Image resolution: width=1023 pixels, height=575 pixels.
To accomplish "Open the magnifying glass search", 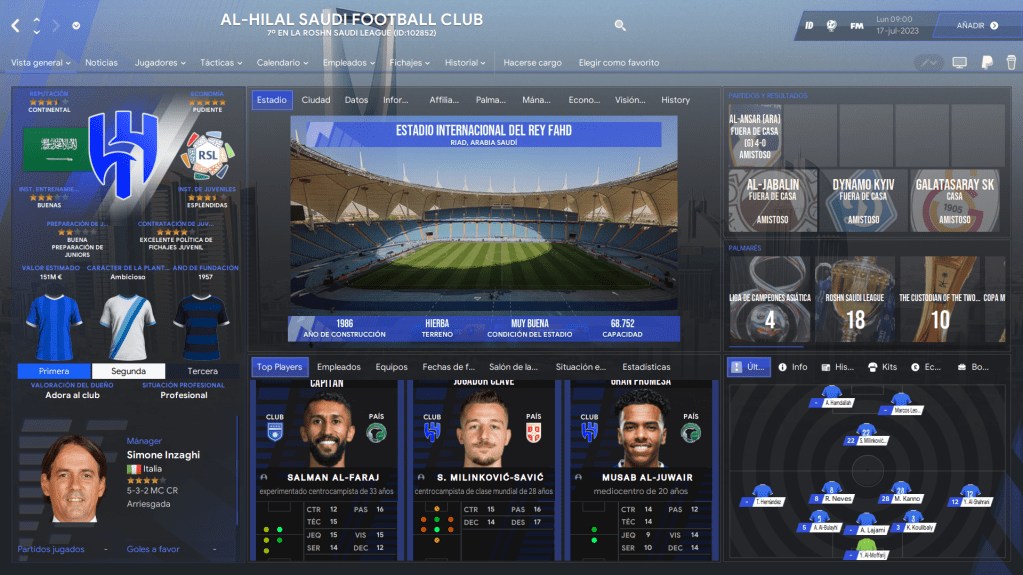I will click(x=620, y=25).
